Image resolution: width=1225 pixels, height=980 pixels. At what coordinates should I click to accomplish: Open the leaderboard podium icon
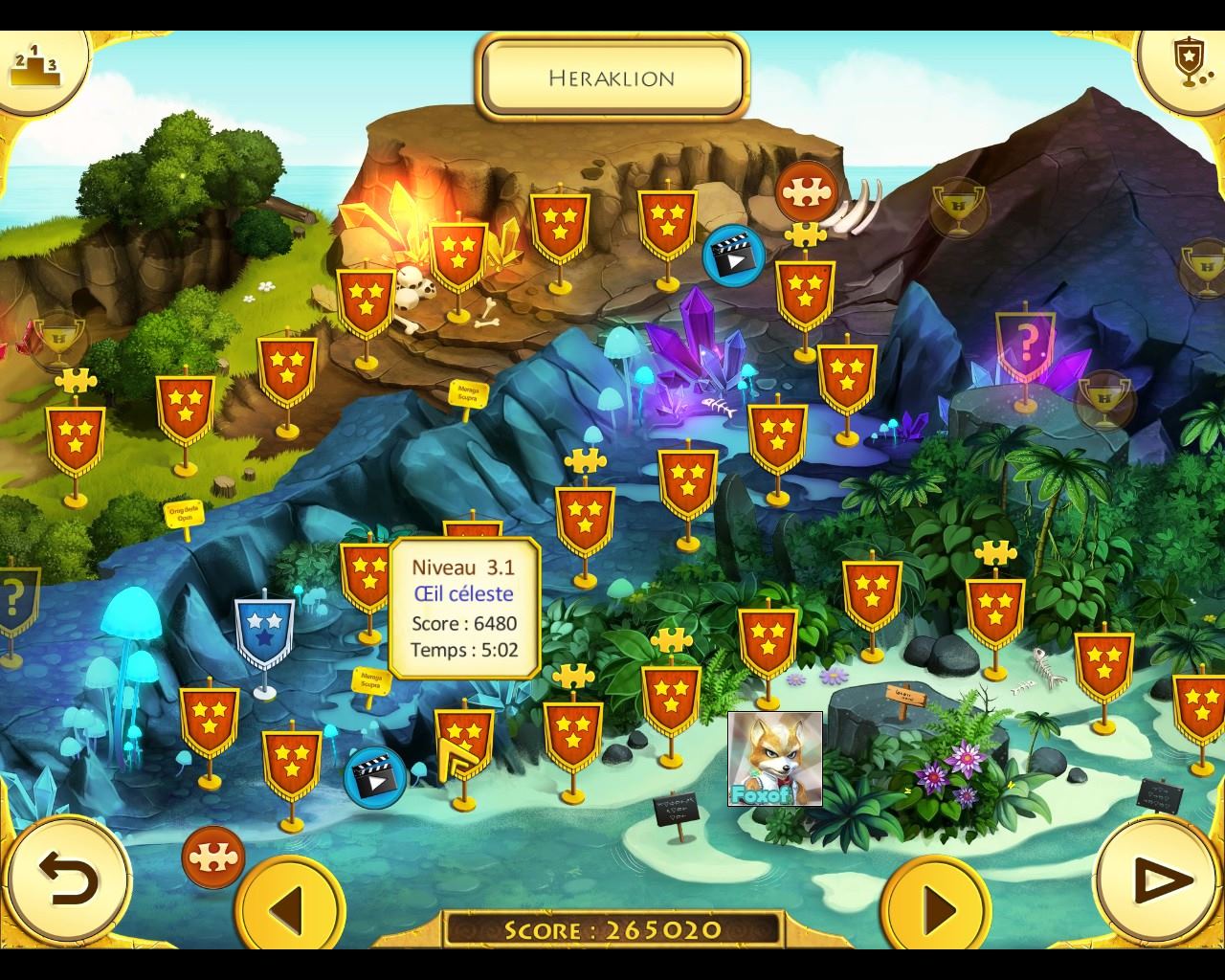34,63
